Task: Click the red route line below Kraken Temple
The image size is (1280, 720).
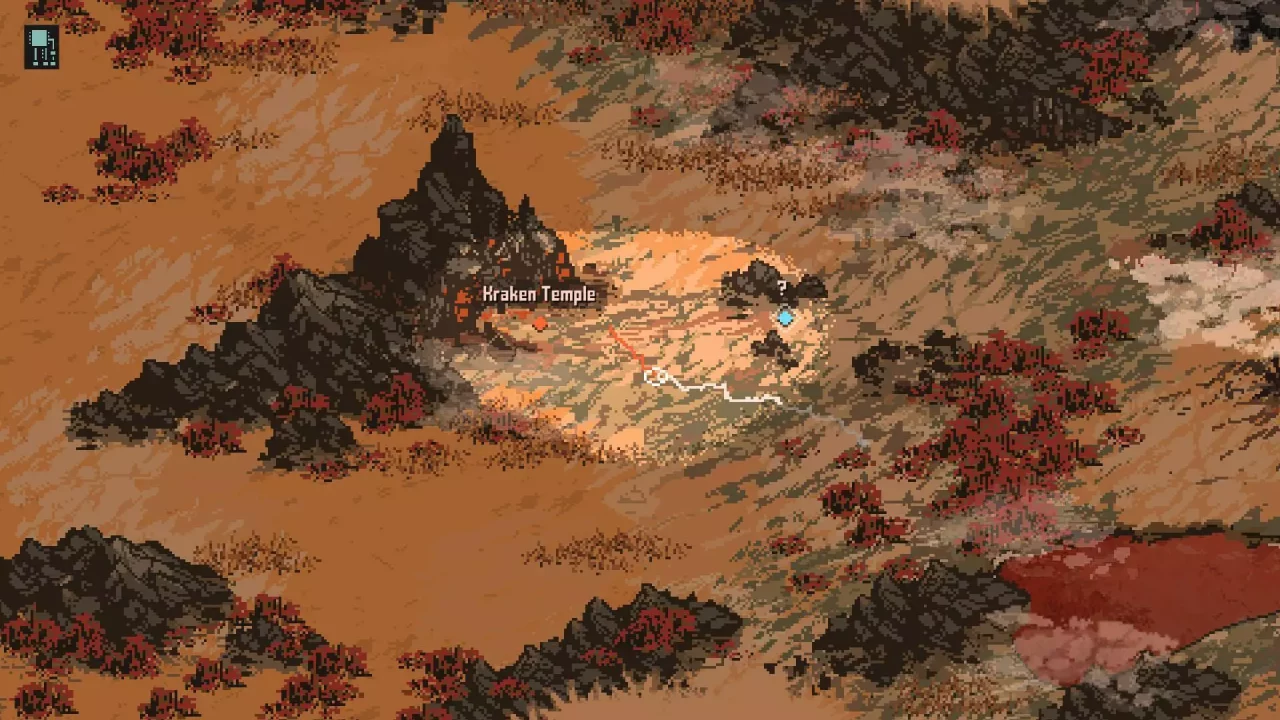Action: 625,345
